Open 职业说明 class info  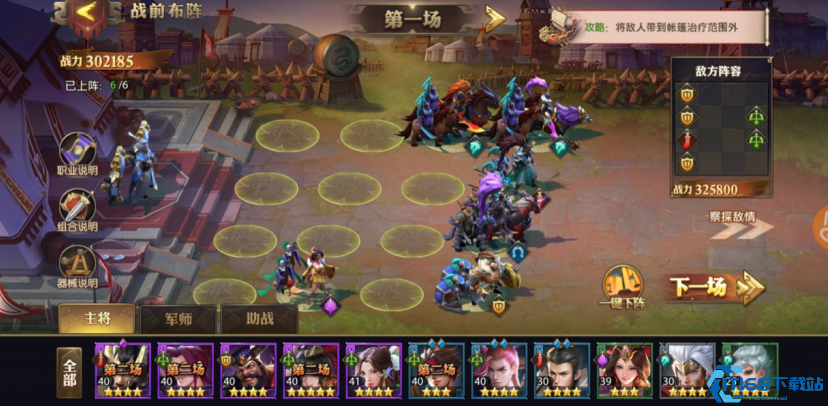(x=77, y=153)
